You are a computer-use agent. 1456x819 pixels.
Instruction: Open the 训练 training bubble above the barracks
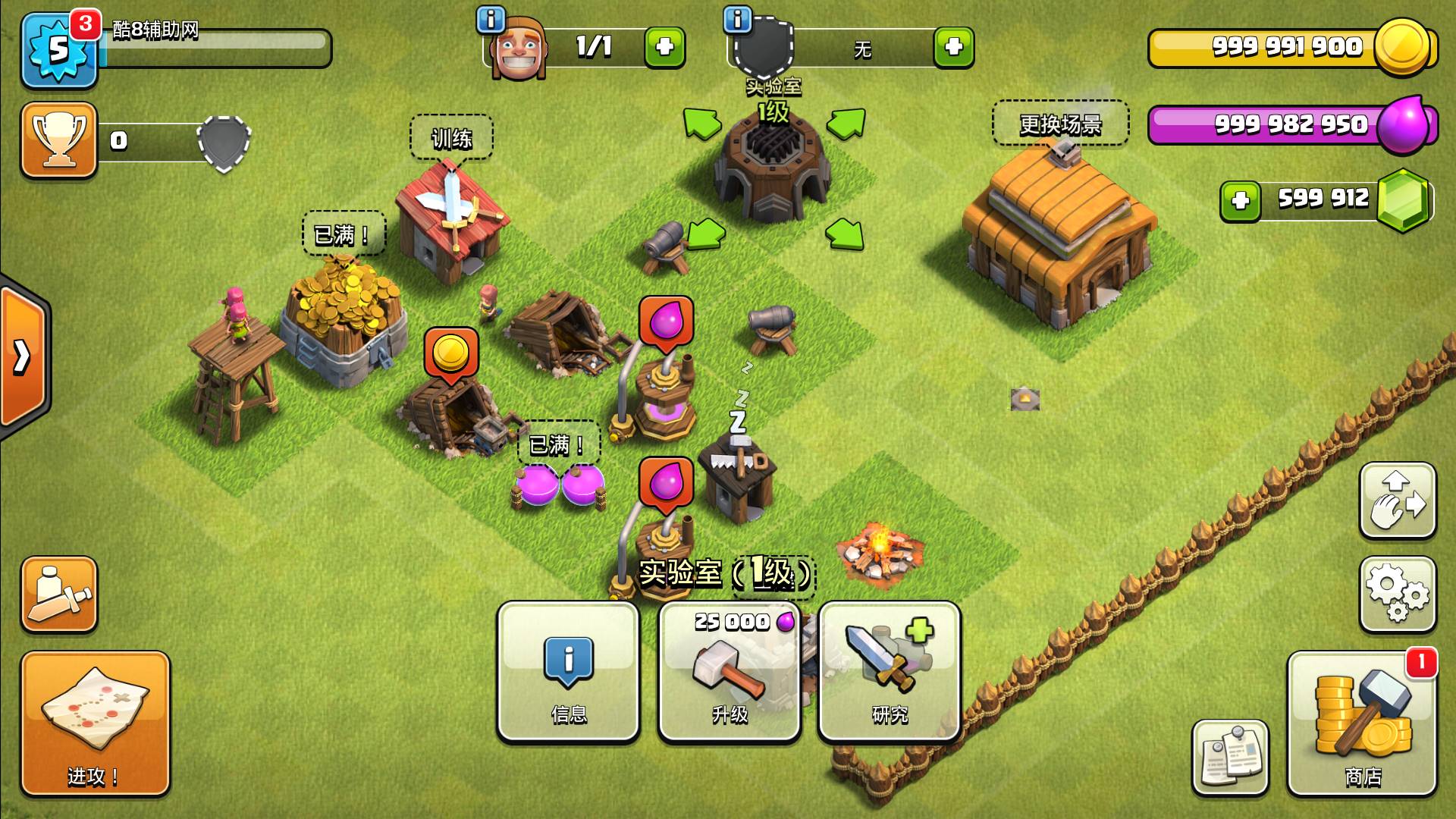click(x=451, y=138)
